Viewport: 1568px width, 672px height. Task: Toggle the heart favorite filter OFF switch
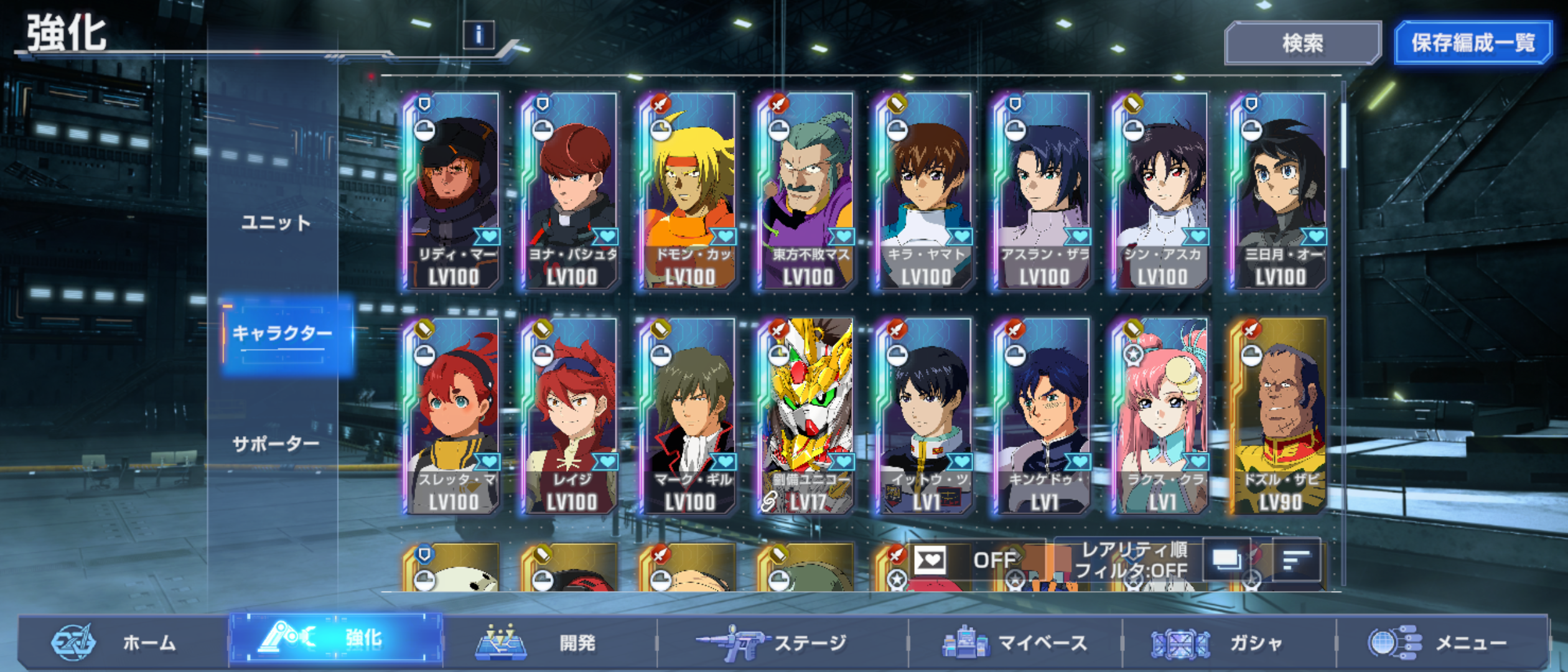(964, 560)
